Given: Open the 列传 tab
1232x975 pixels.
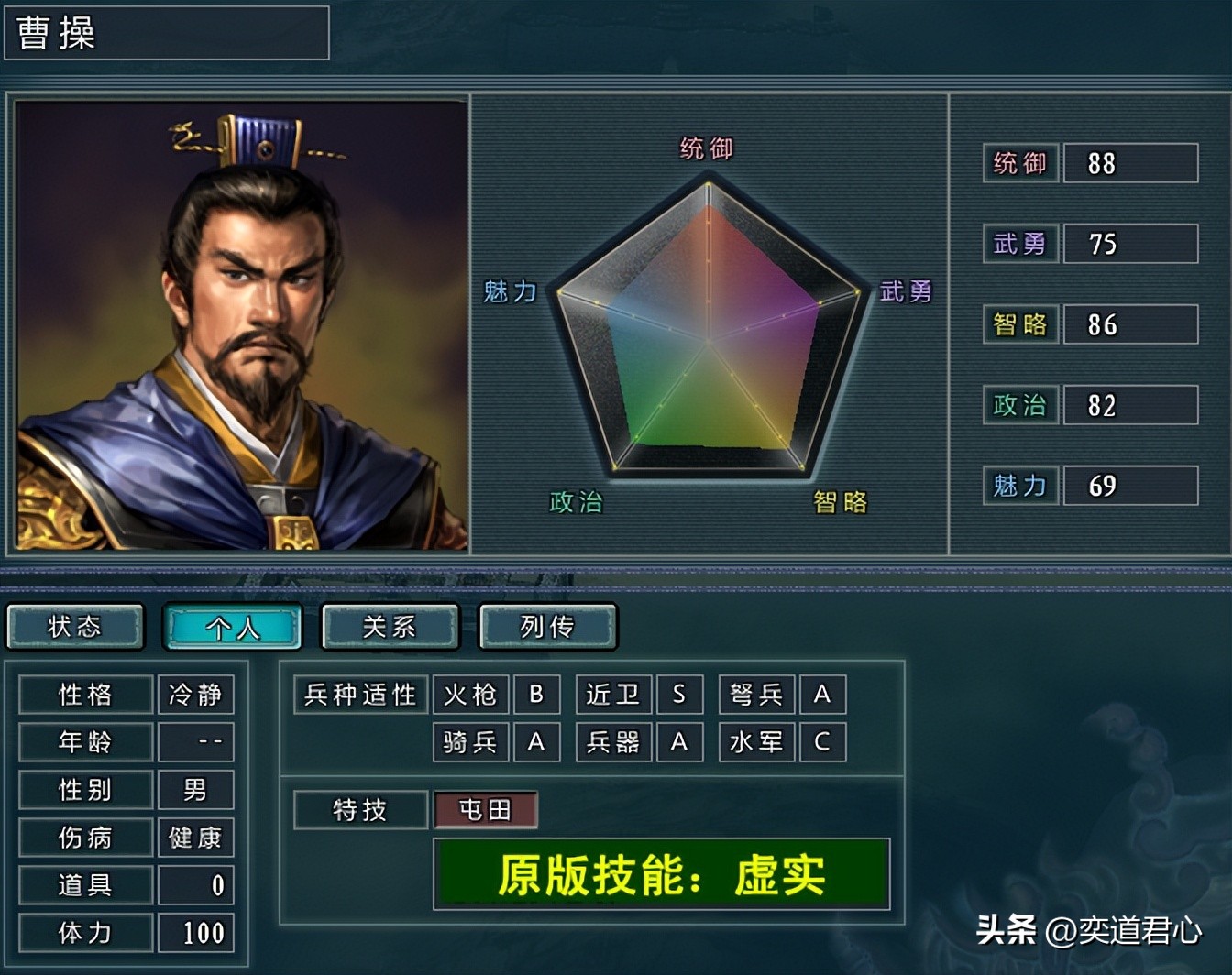Looking at the screenshot, I should (547, 627).
